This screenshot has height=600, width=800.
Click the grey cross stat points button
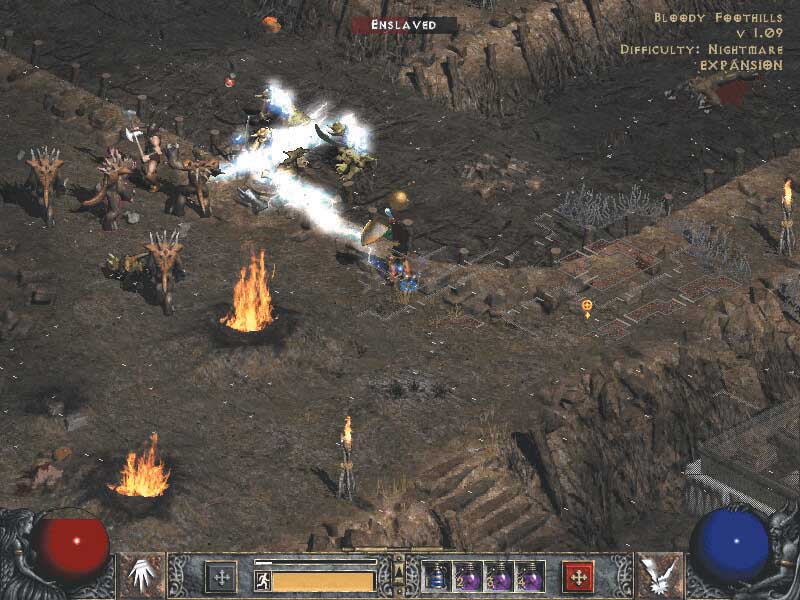[220, 577]
